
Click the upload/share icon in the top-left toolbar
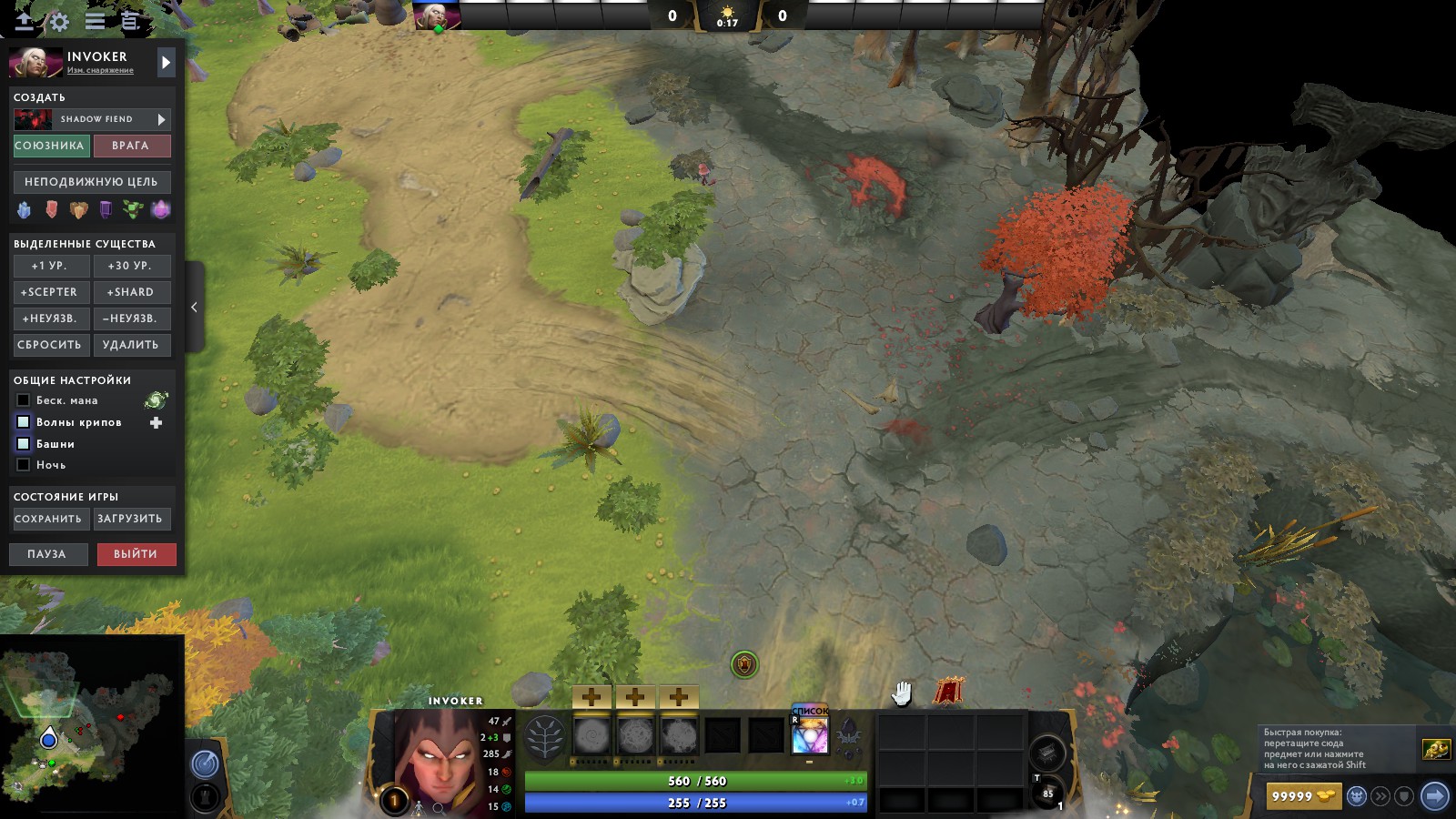[25, 23]
